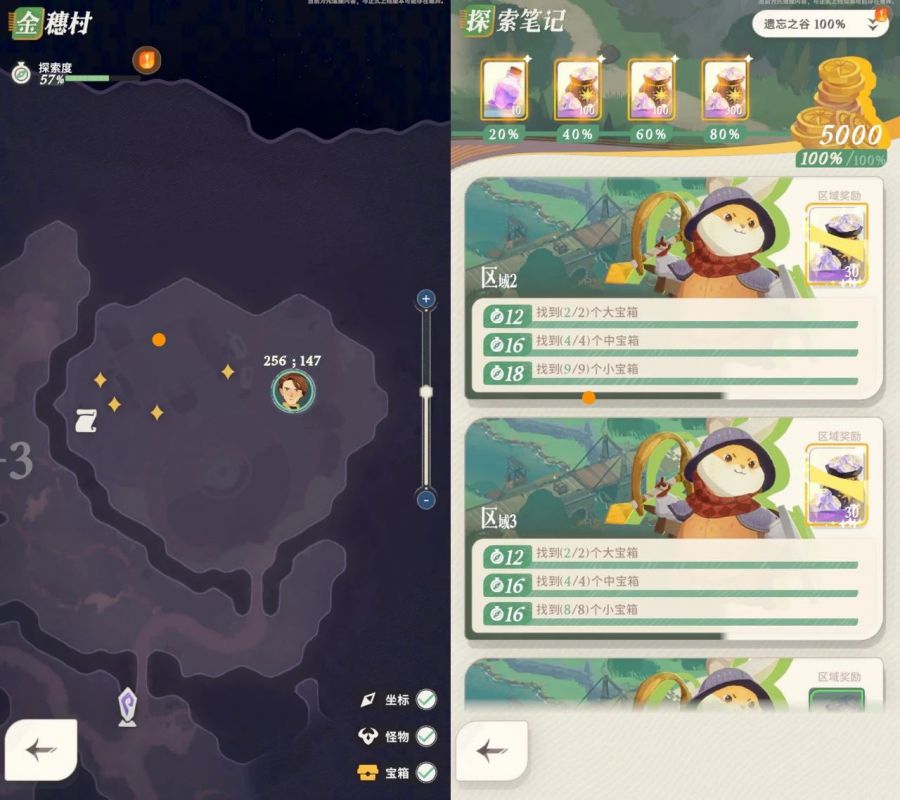This screenshot has height=800, width=900.
Task: Go back using the map panel's arrow button
Action: coord(41,751)
